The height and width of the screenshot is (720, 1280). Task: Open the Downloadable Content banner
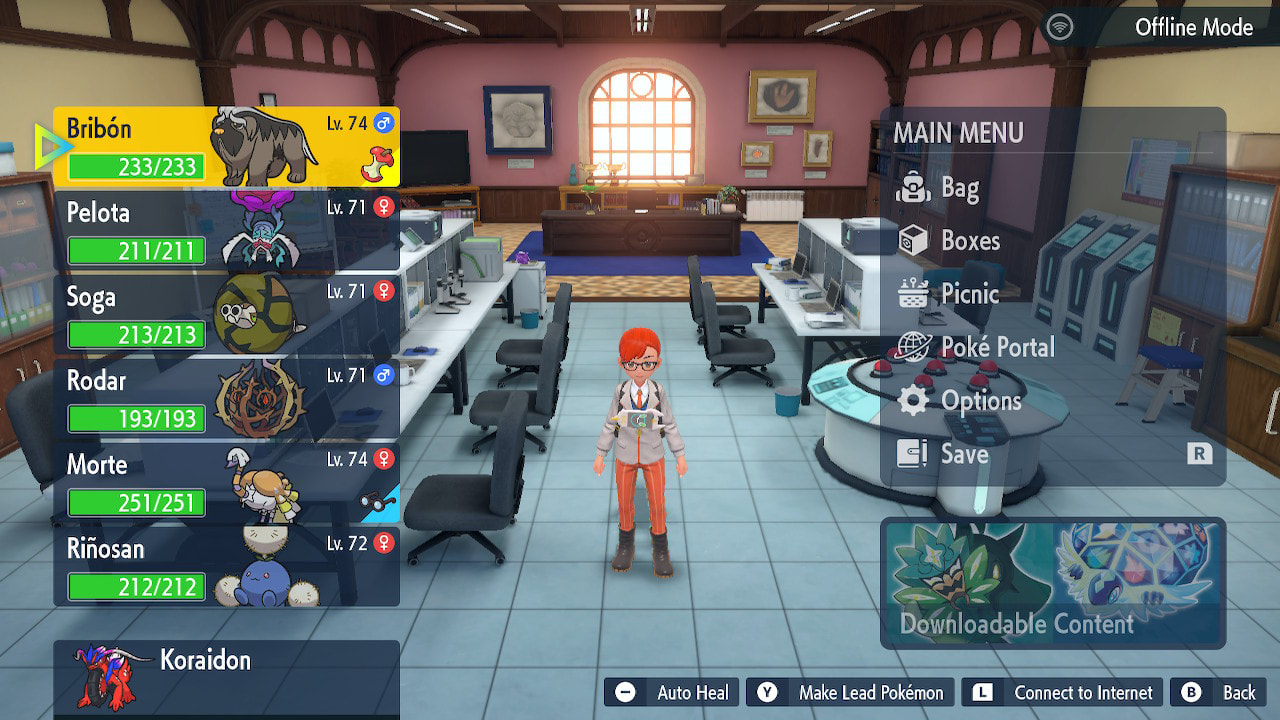tap(1053, 583)
